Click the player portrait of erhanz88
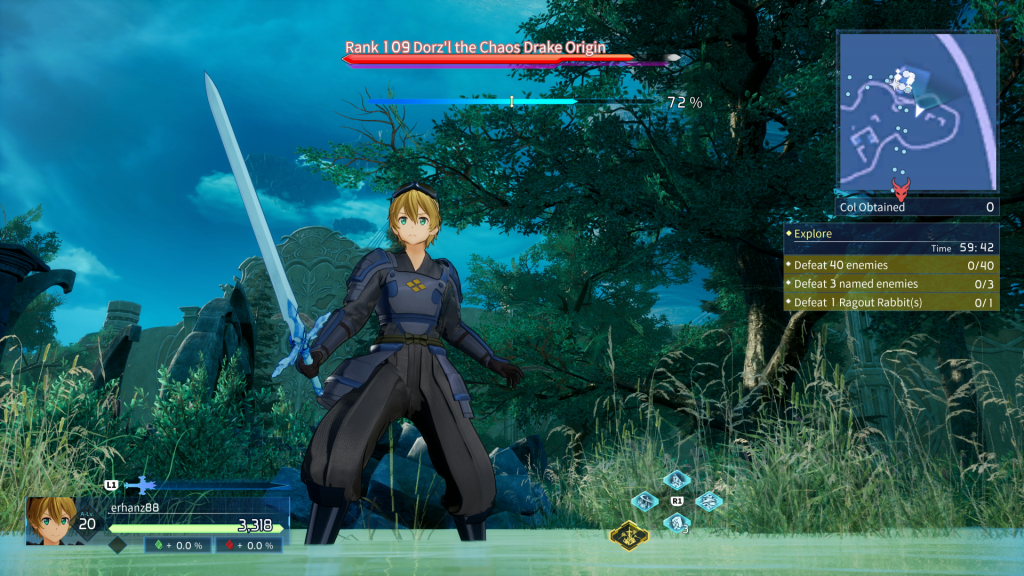Screen dimensions: 1024x576 pyautogui.click(x=51, y=520)
